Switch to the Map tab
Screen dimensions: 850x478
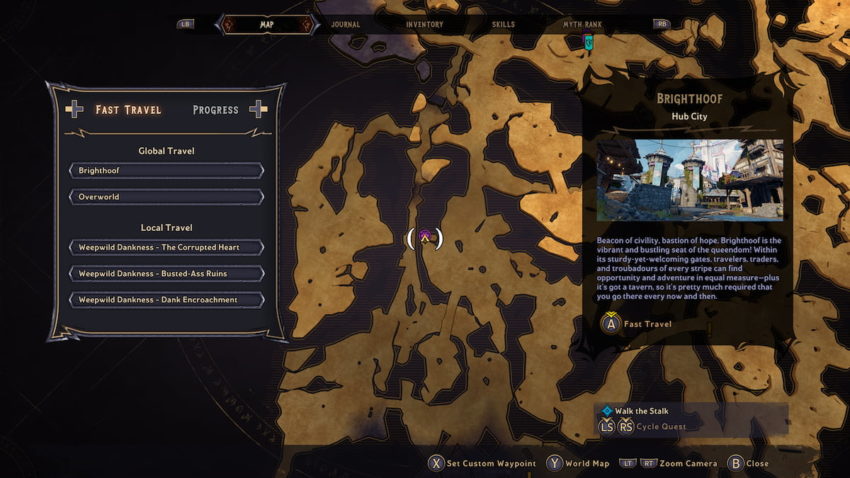pyautogui.click(x=266, y=24)
